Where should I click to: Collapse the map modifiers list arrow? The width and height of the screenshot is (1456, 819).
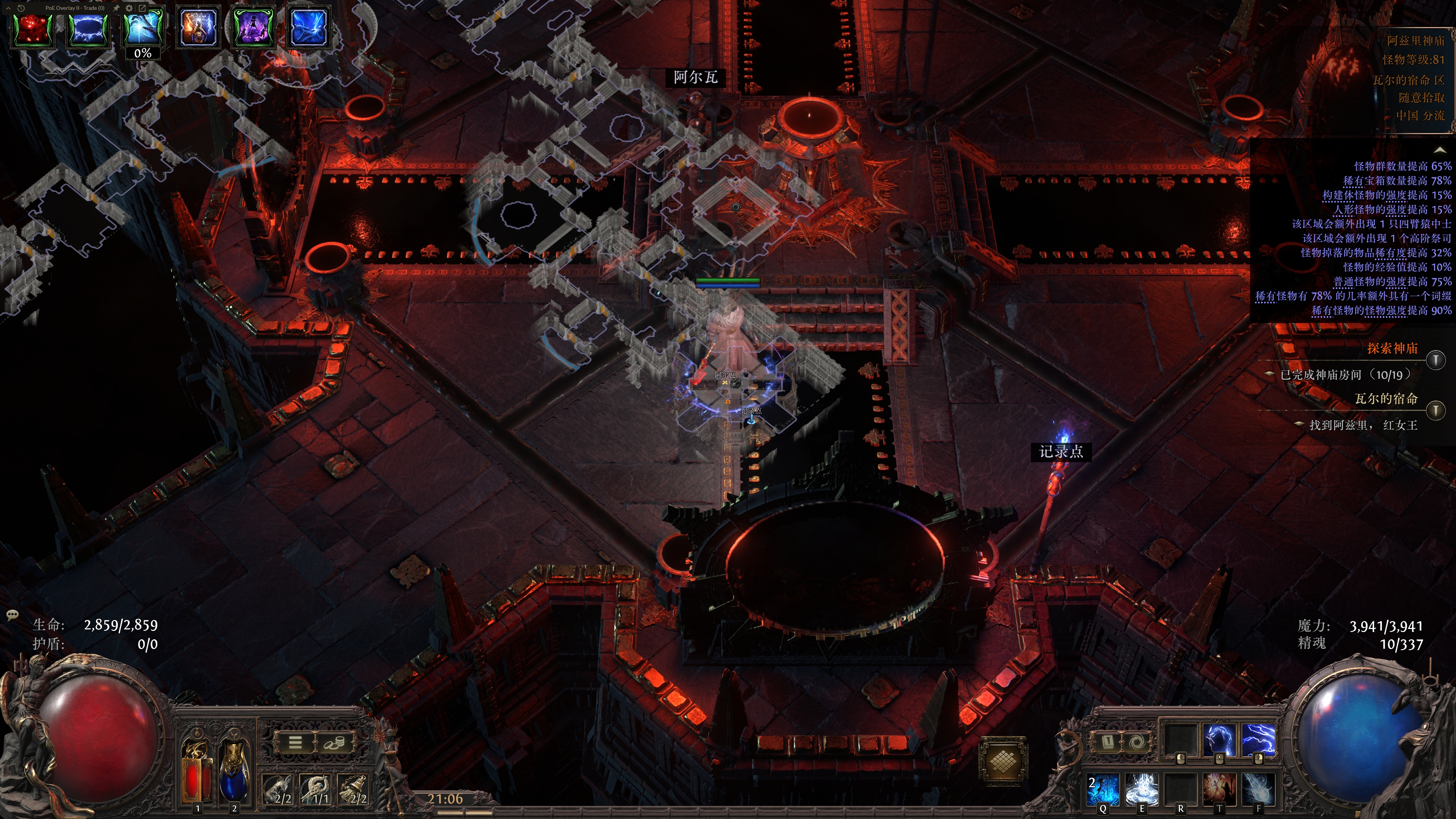pos(1439,150)
